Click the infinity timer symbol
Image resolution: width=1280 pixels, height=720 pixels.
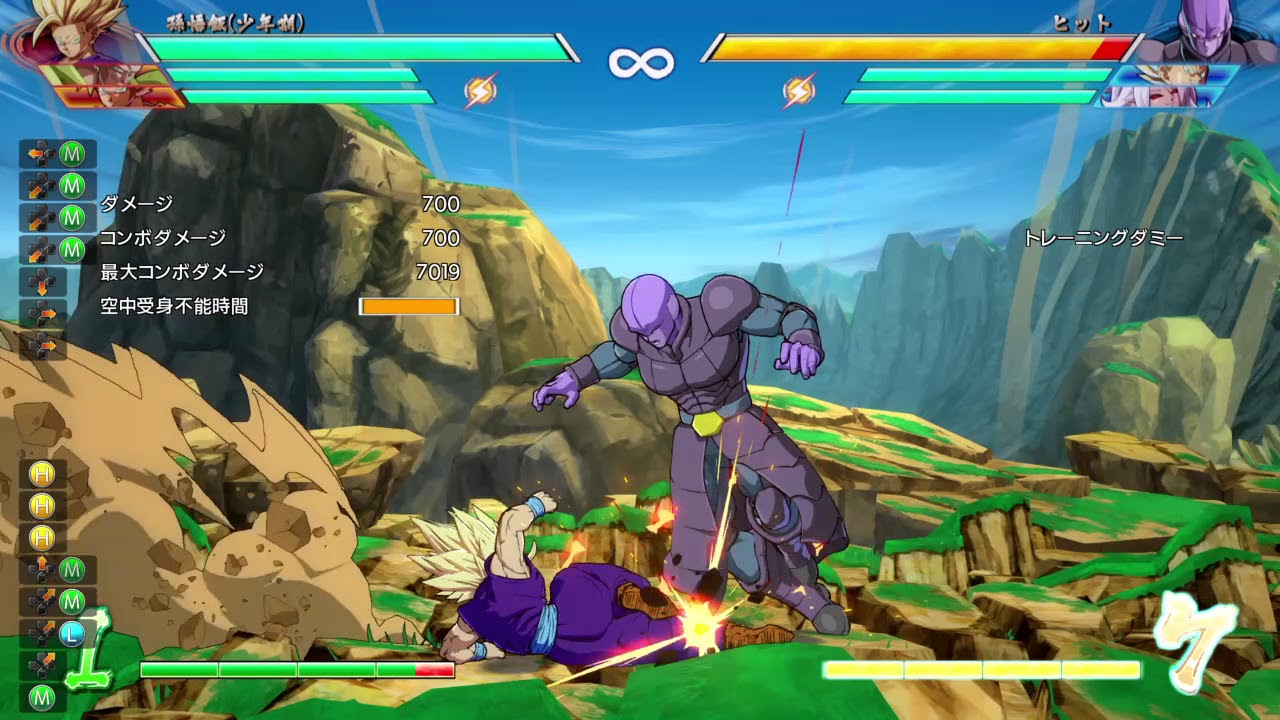click(x=640, y=61)
